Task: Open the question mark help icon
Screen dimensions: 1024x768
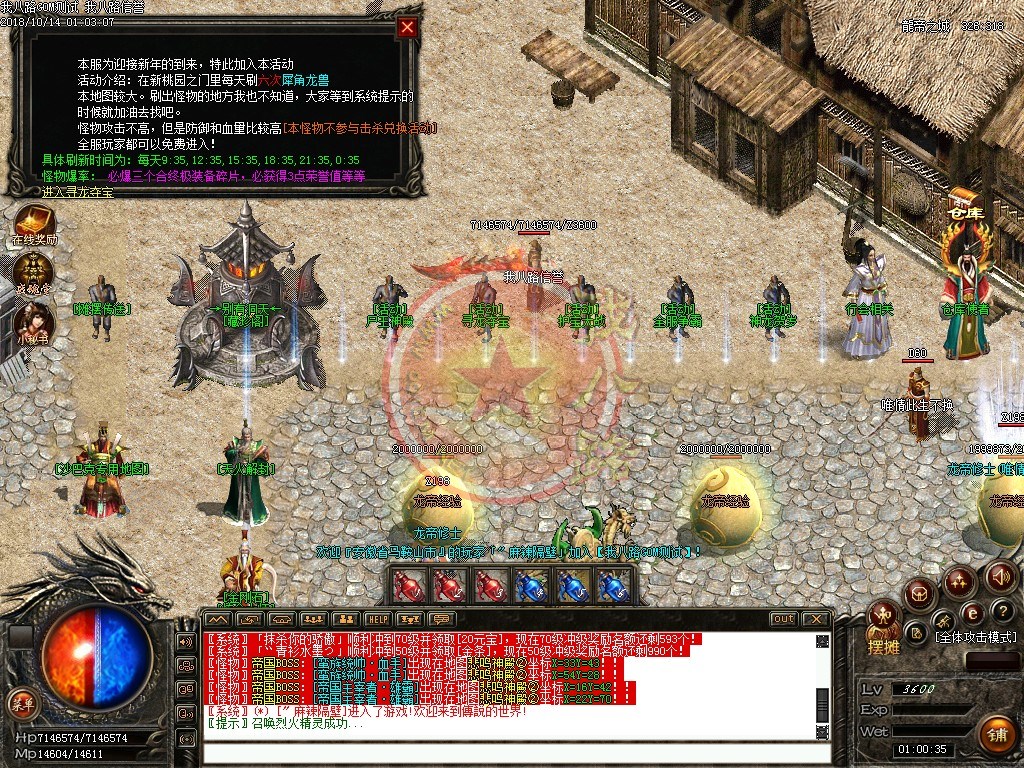Action: (x=1004, y=610)
